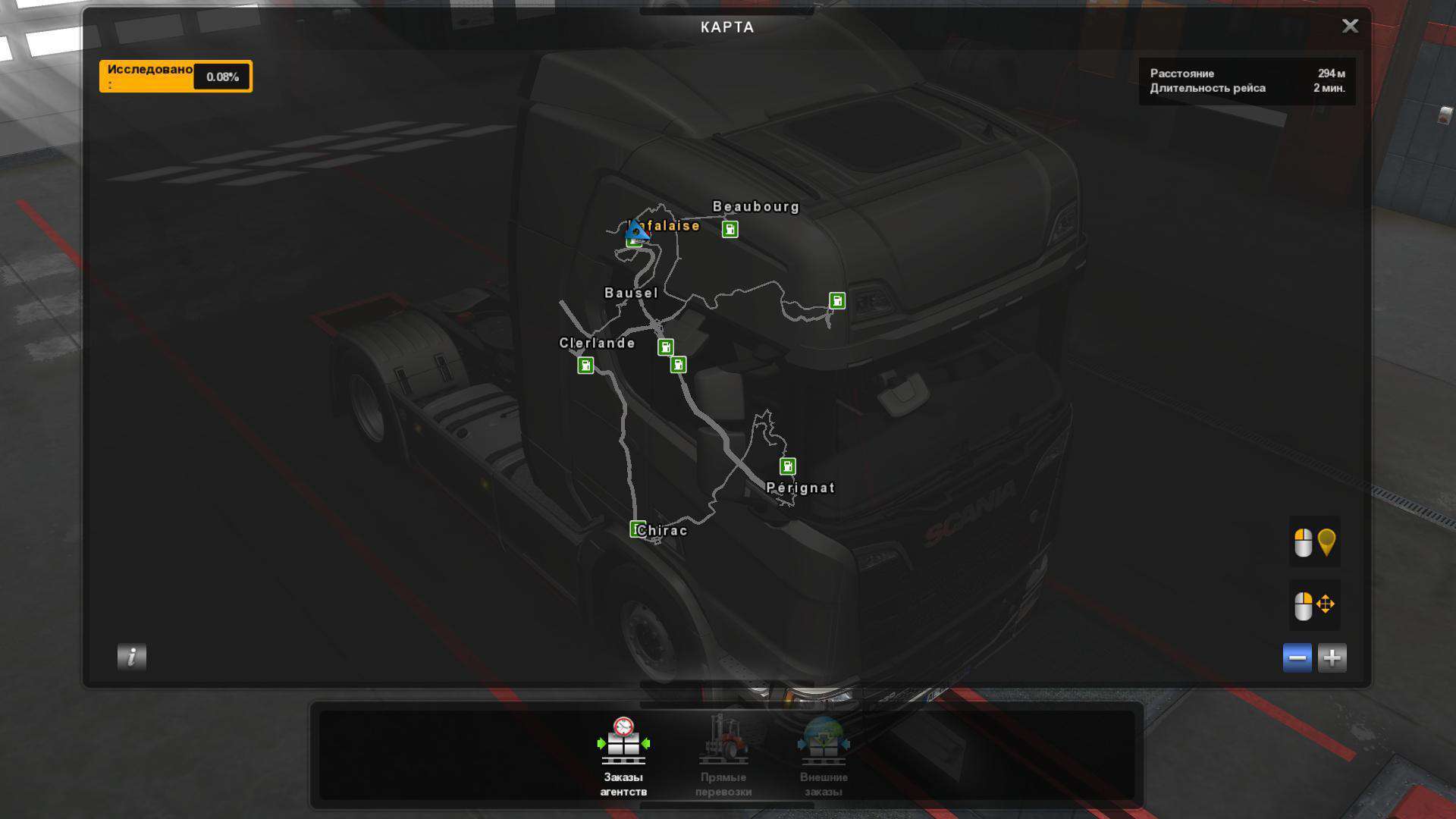Zoom out the map with minus button

[x=1297, y=657]
